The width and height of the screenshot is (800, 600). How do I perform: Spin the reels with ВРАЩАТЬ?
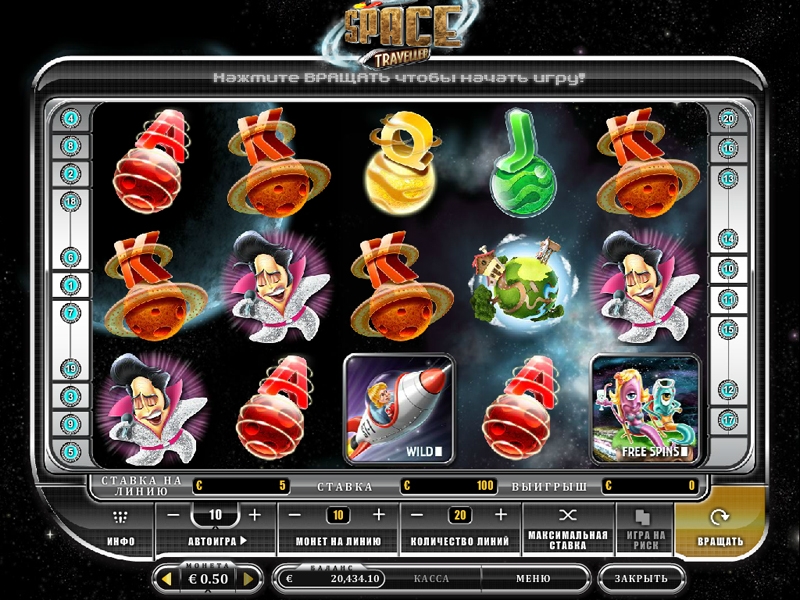coord(720,528)
